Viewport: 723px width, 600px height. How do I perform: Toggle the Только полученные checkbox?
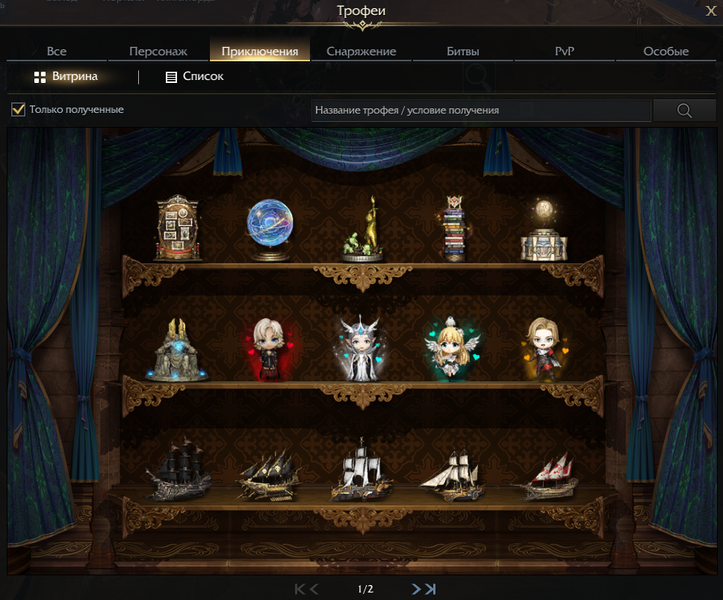click(18, 109)
